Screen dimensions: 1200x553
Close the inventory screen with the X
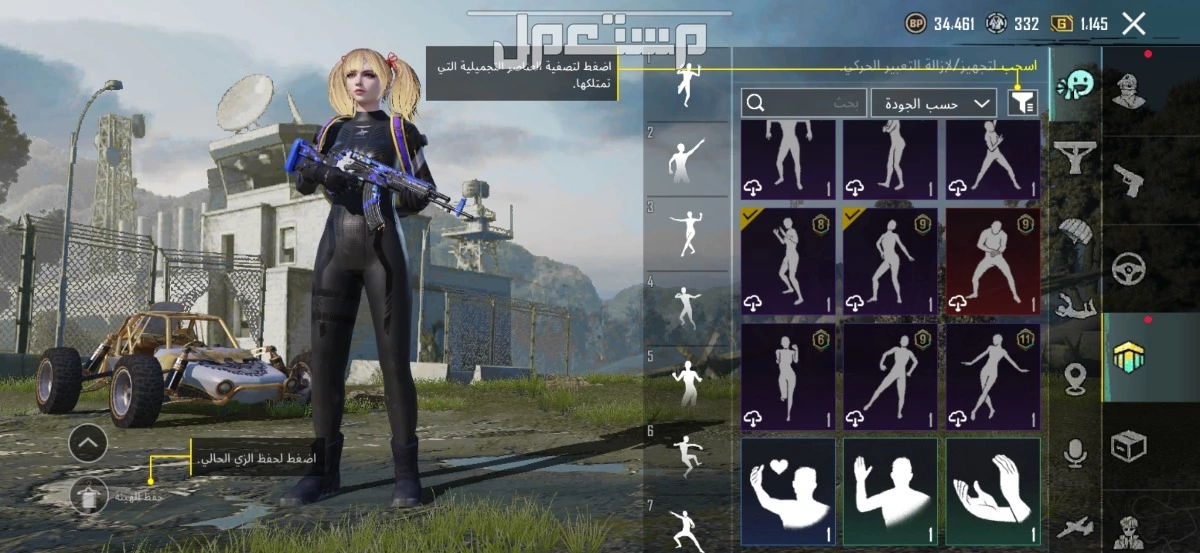[1133, 24]
